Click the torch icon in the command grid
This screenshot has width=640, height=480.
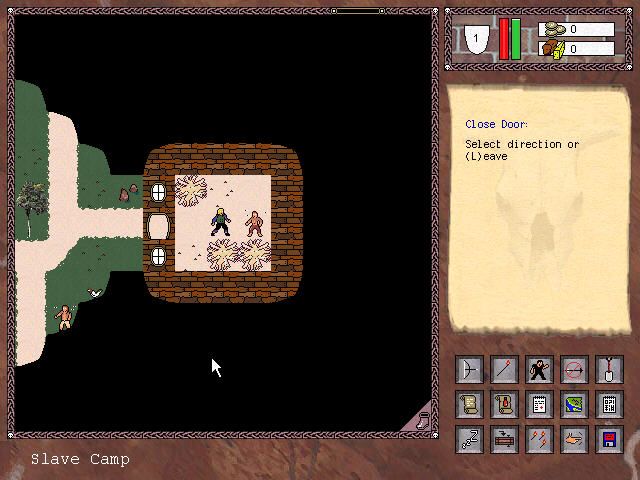point(504,370)
